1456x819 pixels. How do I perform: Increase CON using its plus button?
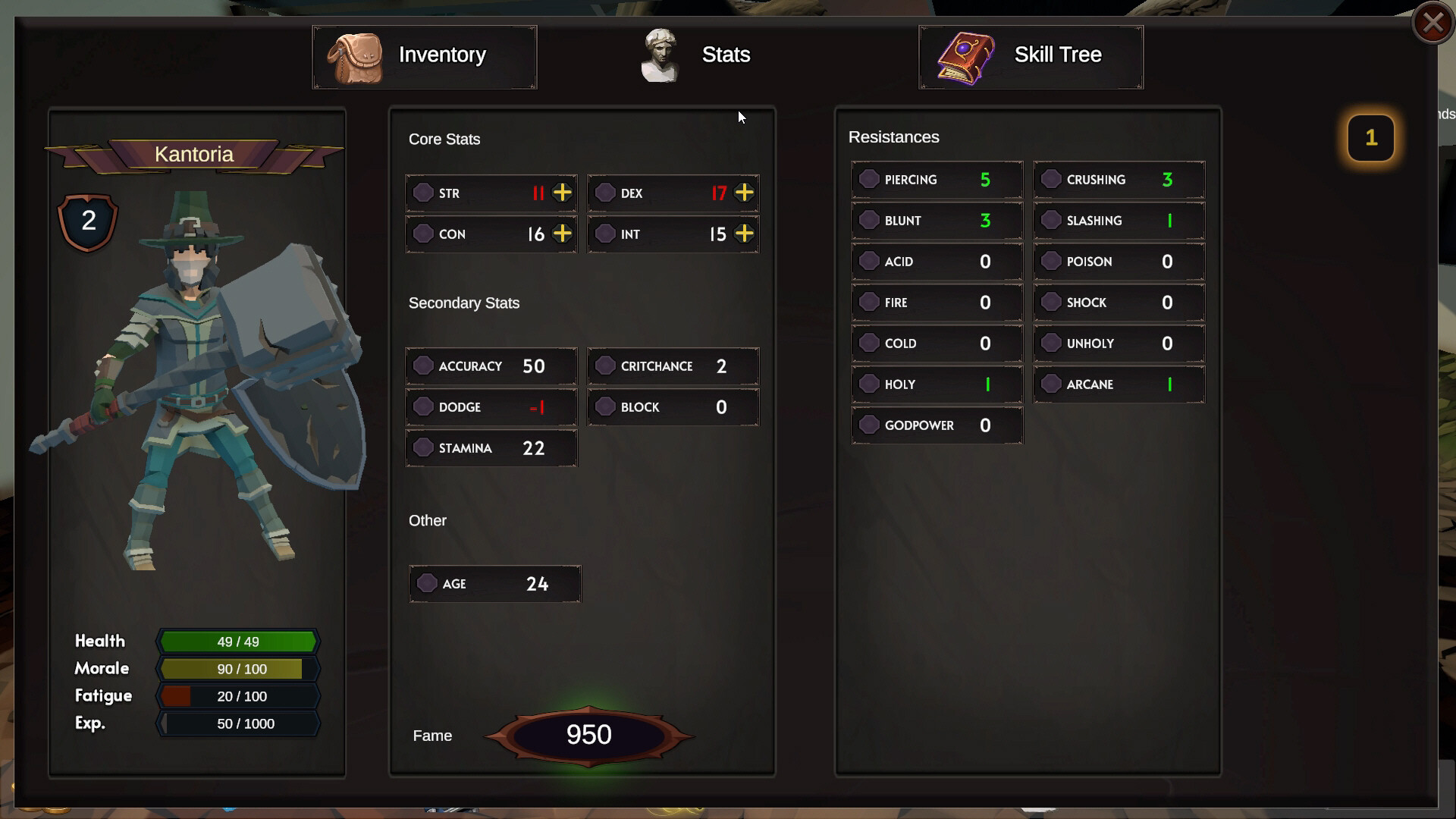pos(562,234)
